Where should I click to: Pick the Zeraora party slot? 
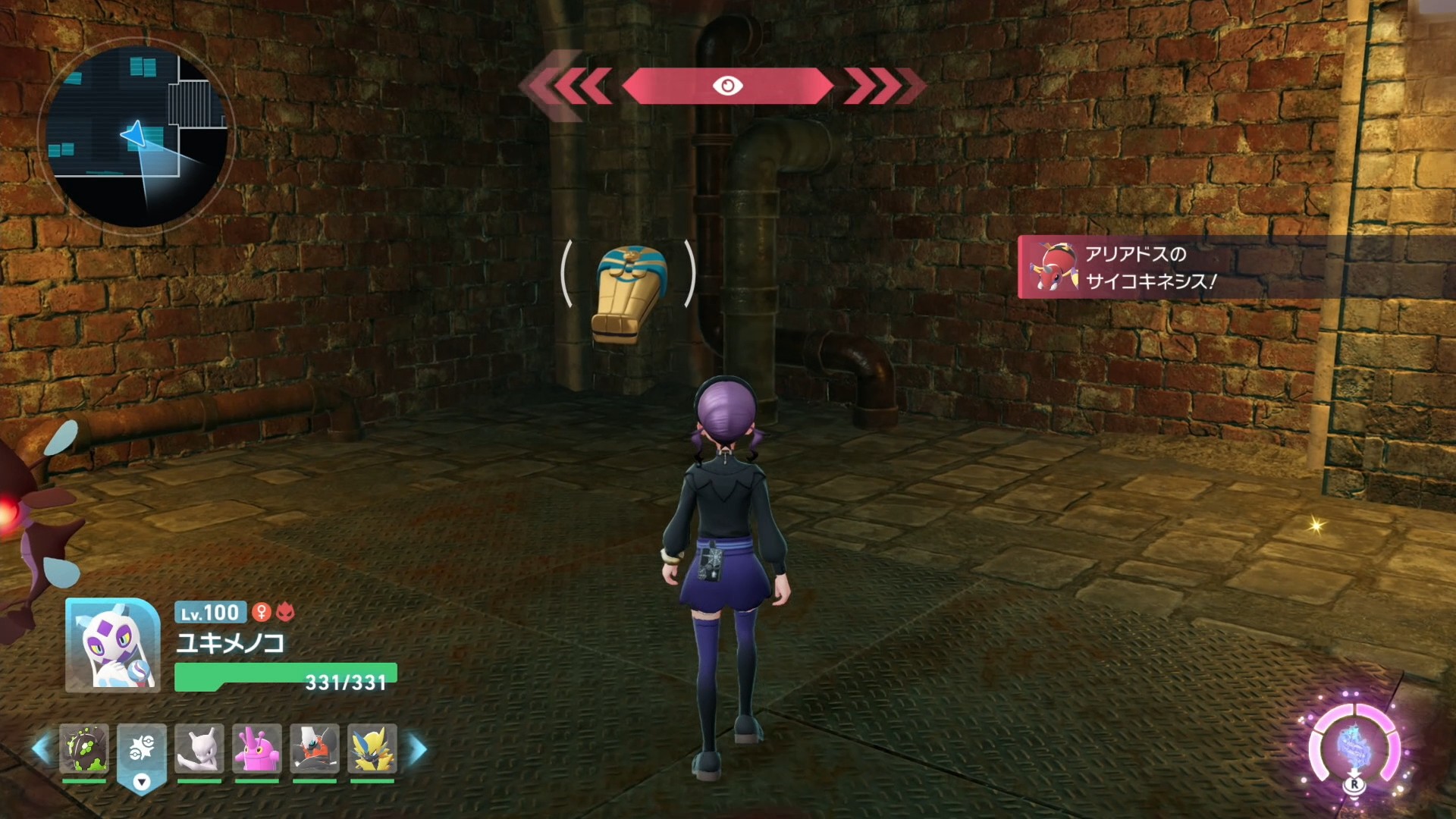[372, 748]
